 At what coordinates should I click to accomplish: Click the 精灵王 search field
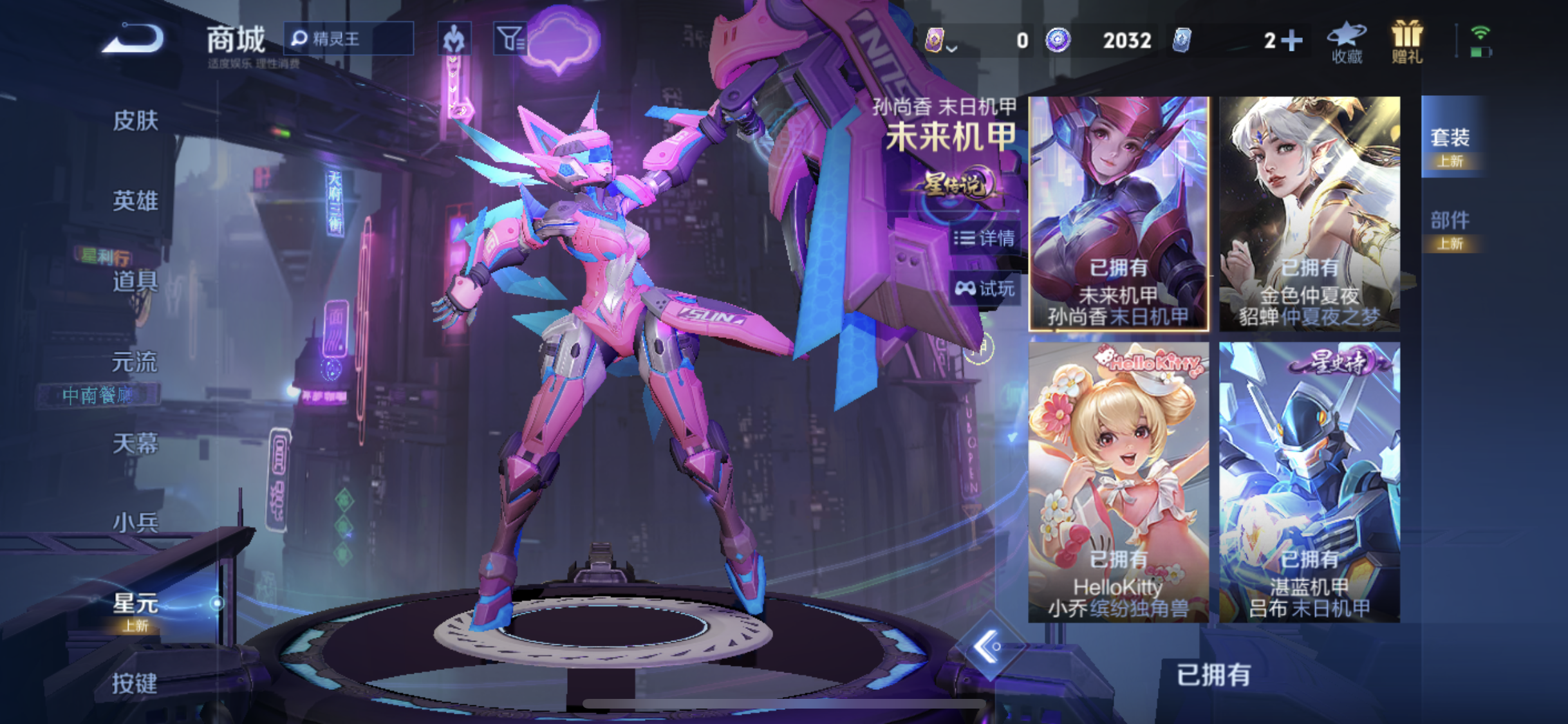[x=349, y=39]
